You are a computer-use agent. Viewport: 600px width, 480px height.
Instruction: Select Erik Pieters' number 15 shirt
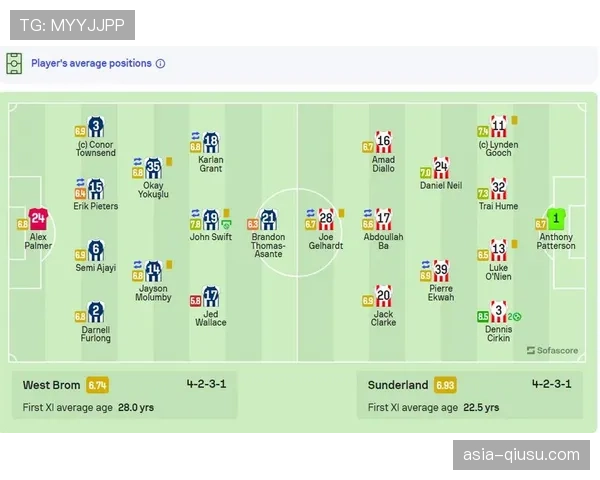(96, 188)
